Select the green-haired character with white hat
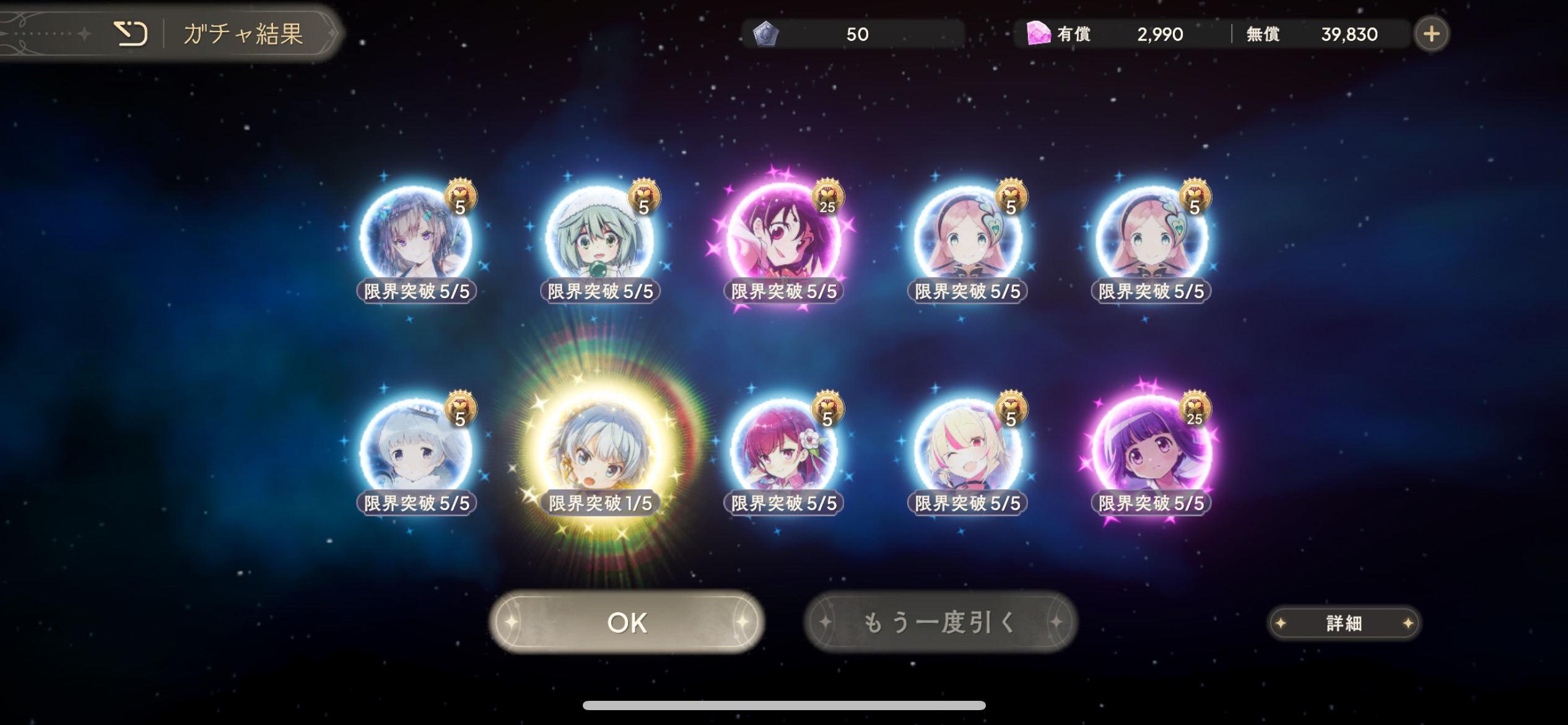Image resolution: width=1568 pixels, height=725 pixels. [x=599, y=239]
